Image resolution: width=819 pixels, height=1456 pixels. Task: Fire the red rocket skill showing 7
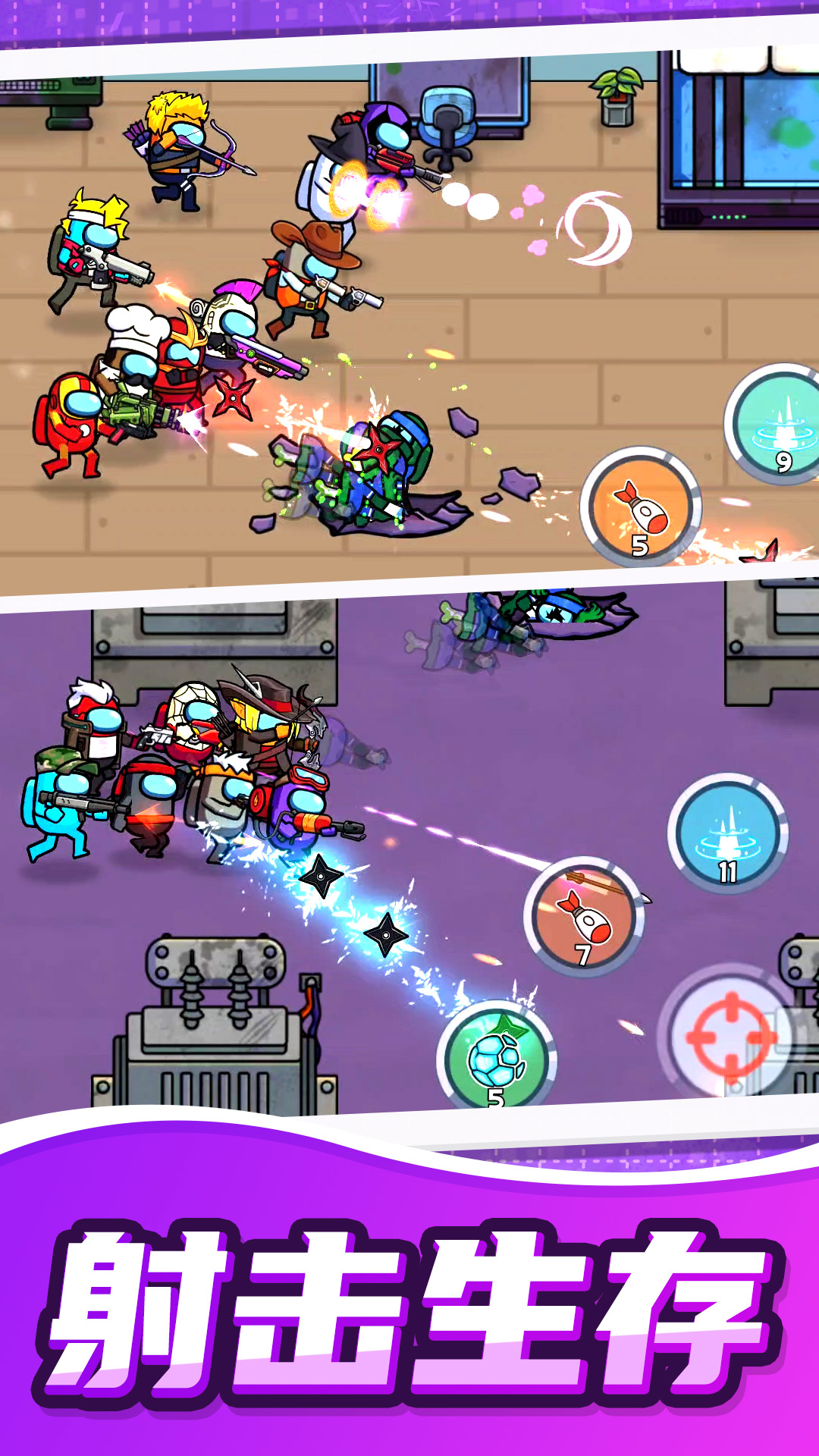click(x=584, y=917)
